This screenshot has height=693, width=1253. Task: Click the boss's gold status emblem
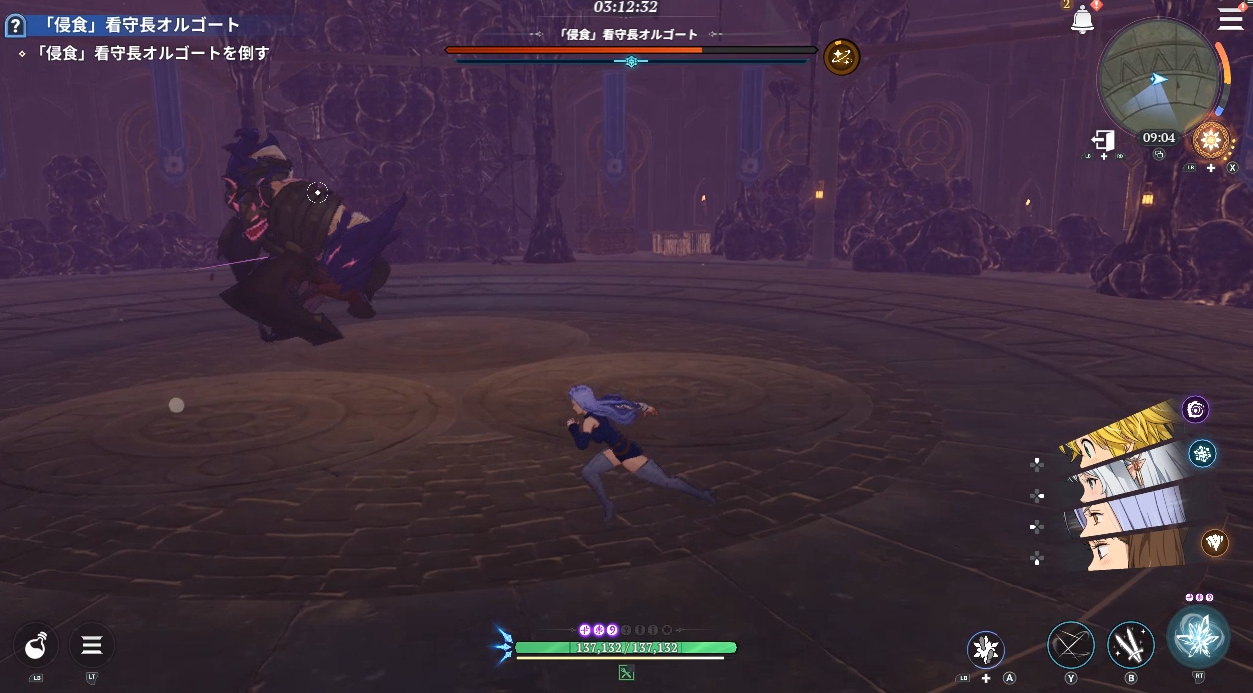(841, 57)
